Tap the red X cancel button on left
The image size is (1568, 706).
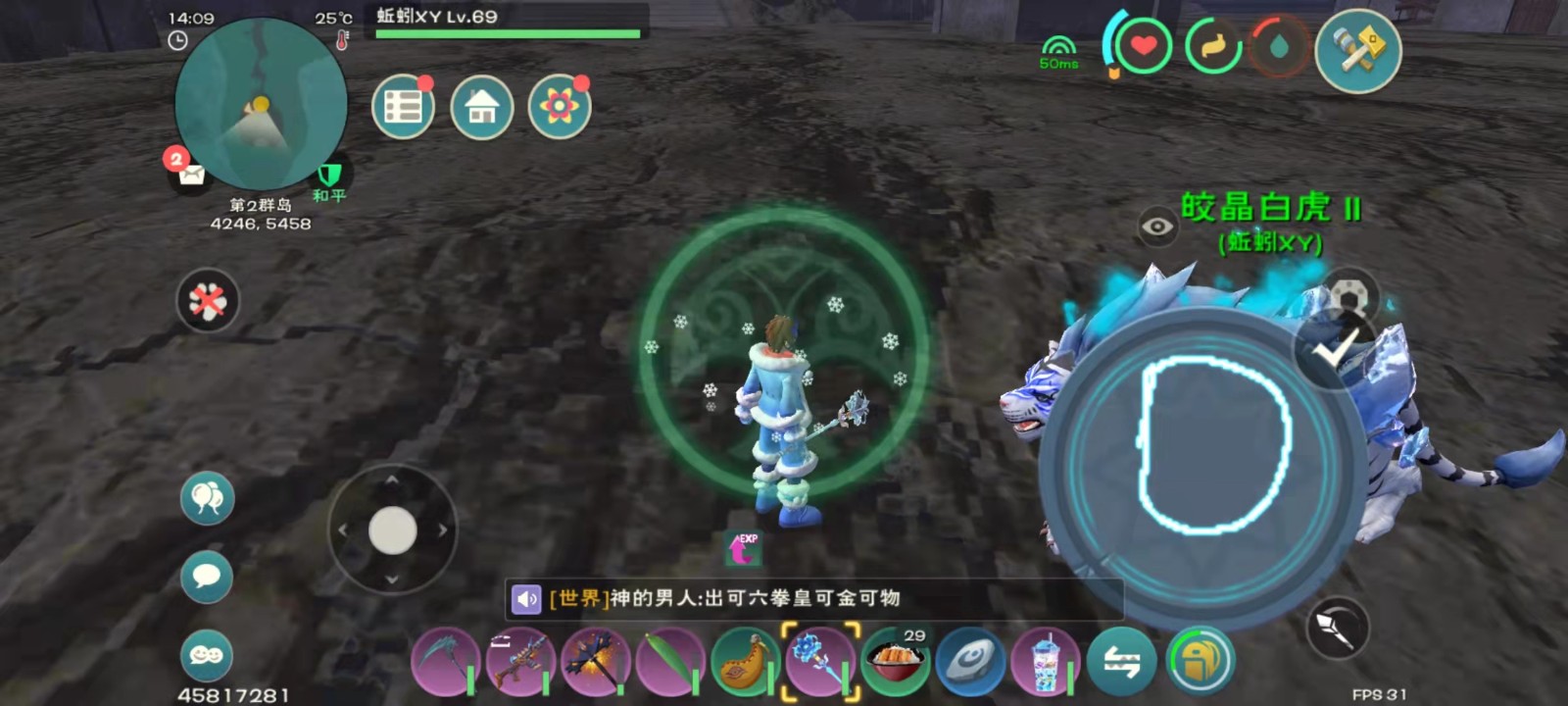point(206,301)
